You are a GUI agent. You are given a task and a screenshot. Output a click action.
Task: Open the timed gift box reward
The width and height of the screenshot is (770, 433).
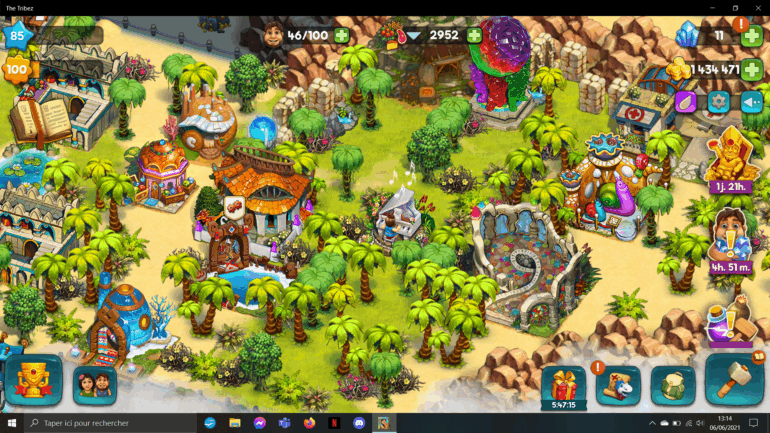pos(563,384)
